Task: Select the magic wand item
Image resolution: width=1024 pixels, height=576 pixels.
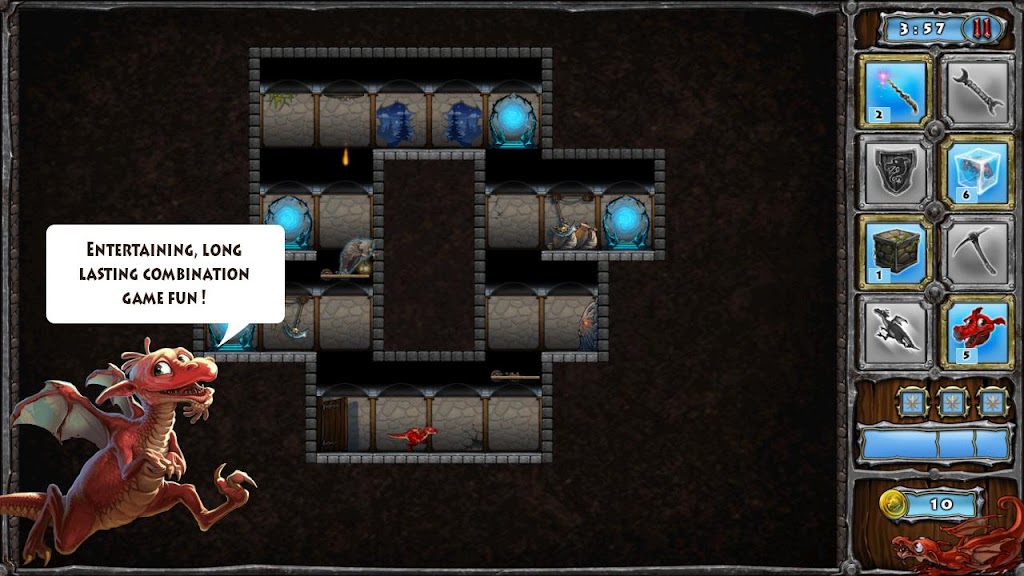Action: [895, 91]
